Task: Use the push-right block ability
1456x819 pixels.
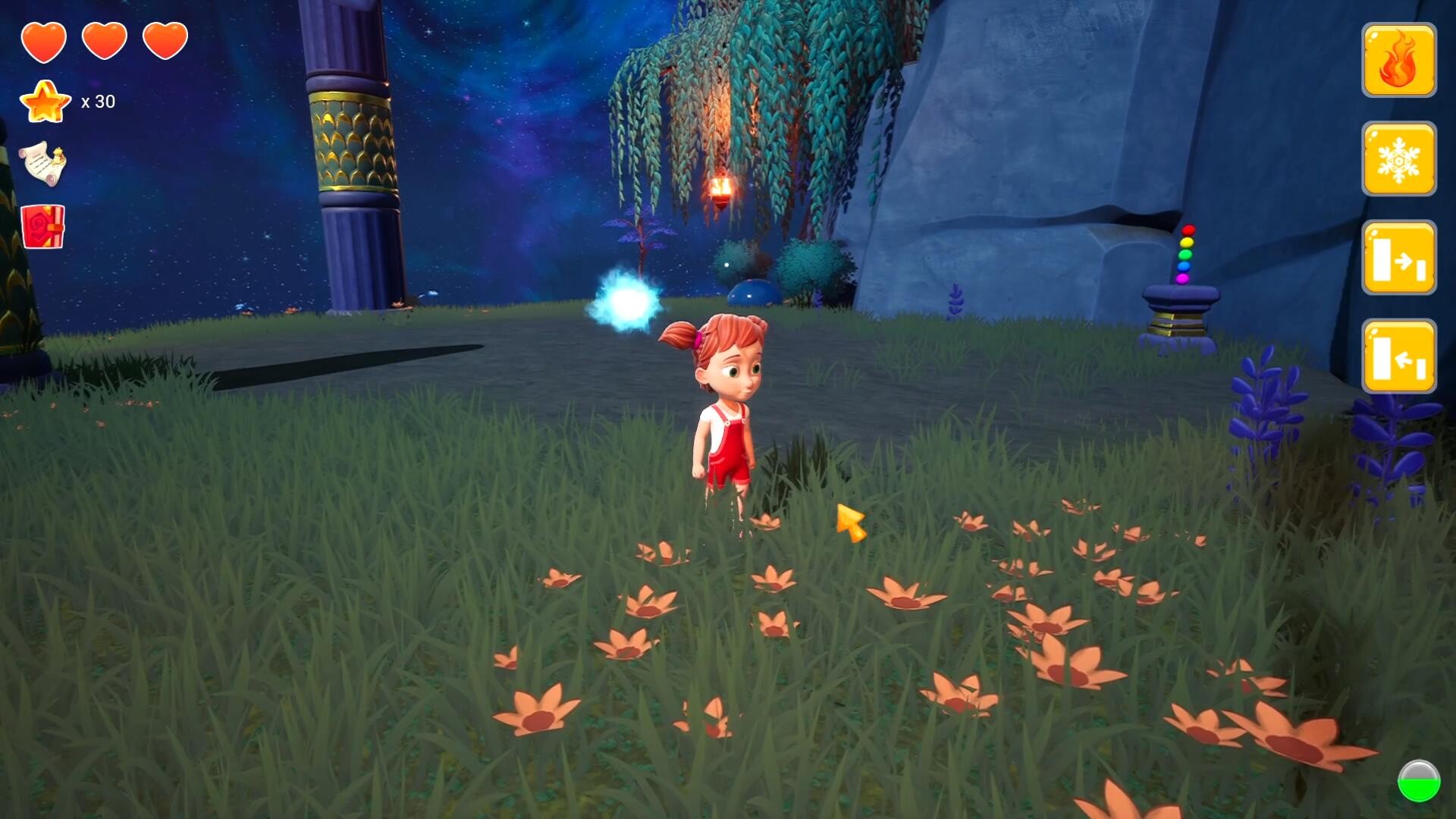Action: pyautogui.click(x=1399, y=259)
